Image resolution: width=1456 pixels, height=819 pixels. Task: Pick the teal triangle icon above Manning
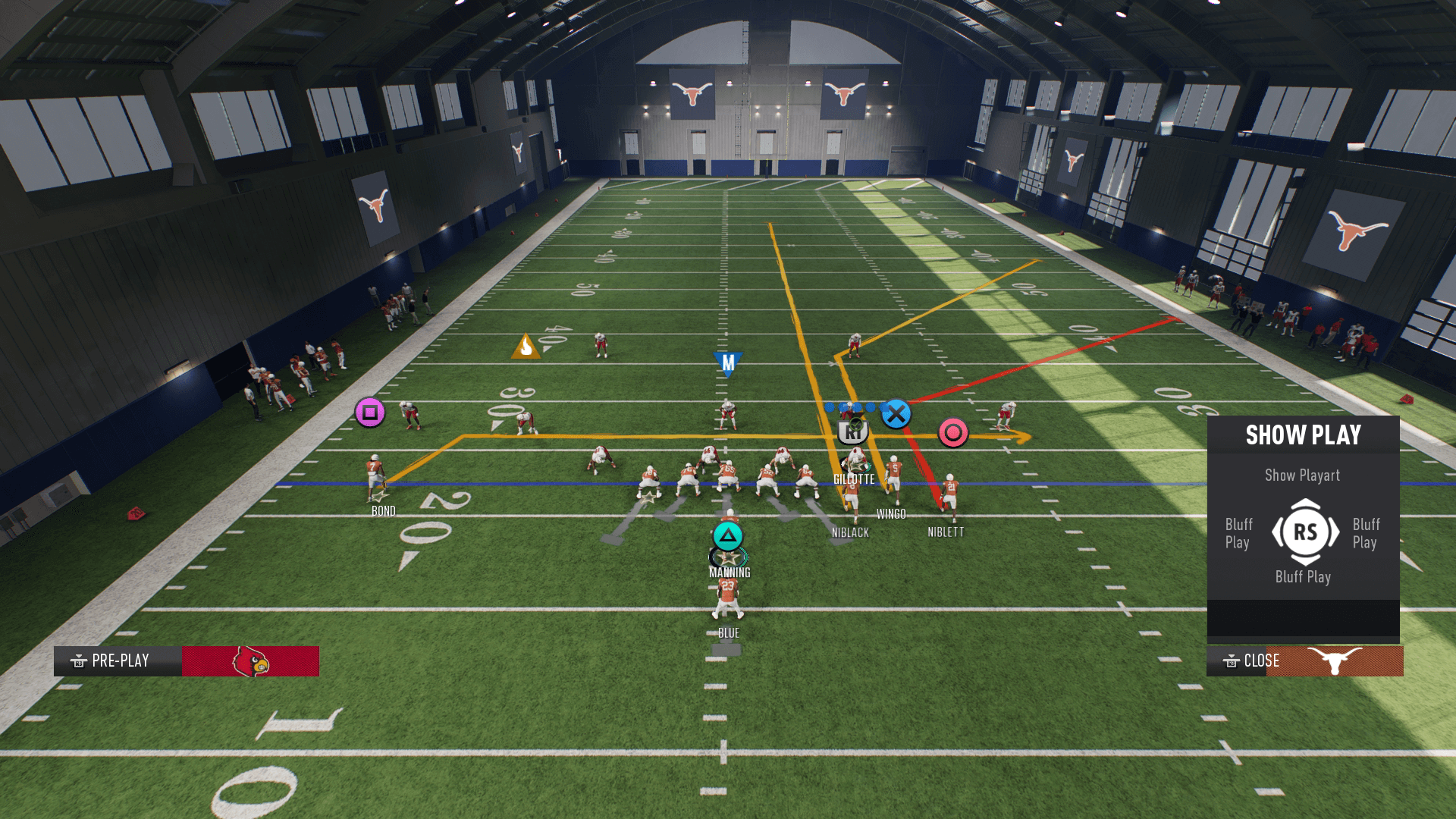click(x=727, y=536)
